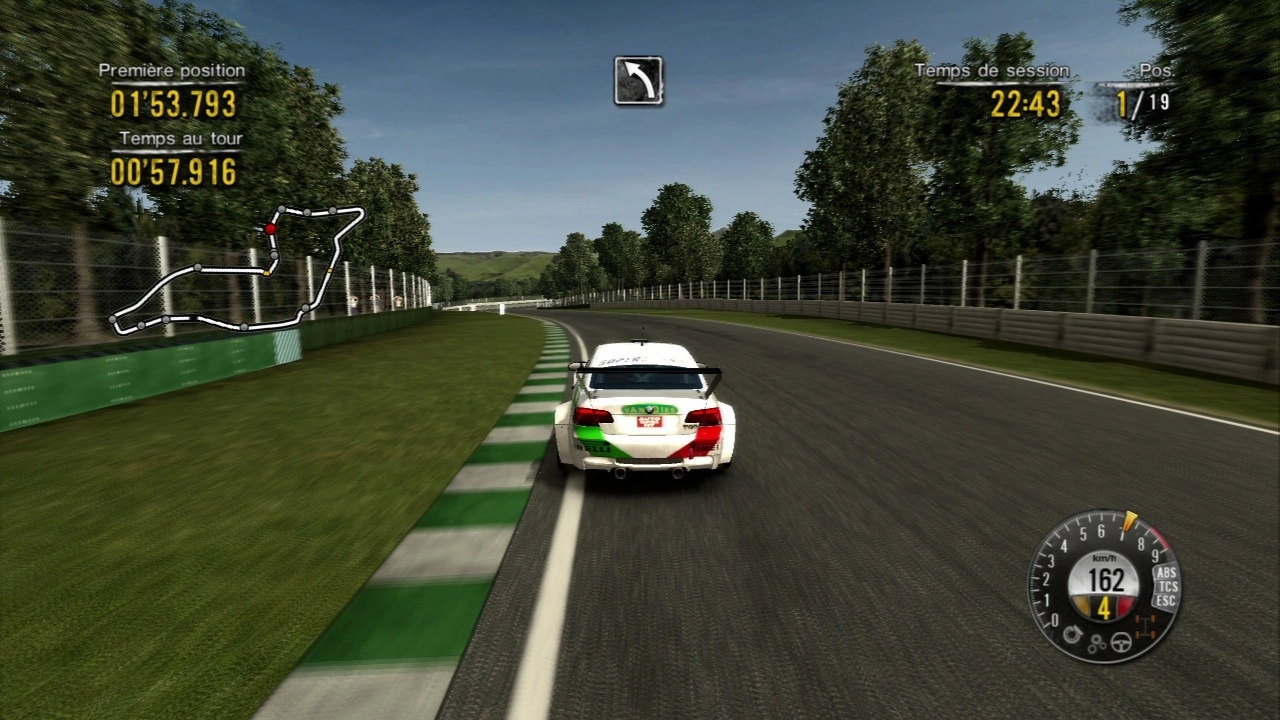This screenshot has height=720, width=1280.
Task: Click the red car marker on the minimap
Action: (x=270, y=229)
